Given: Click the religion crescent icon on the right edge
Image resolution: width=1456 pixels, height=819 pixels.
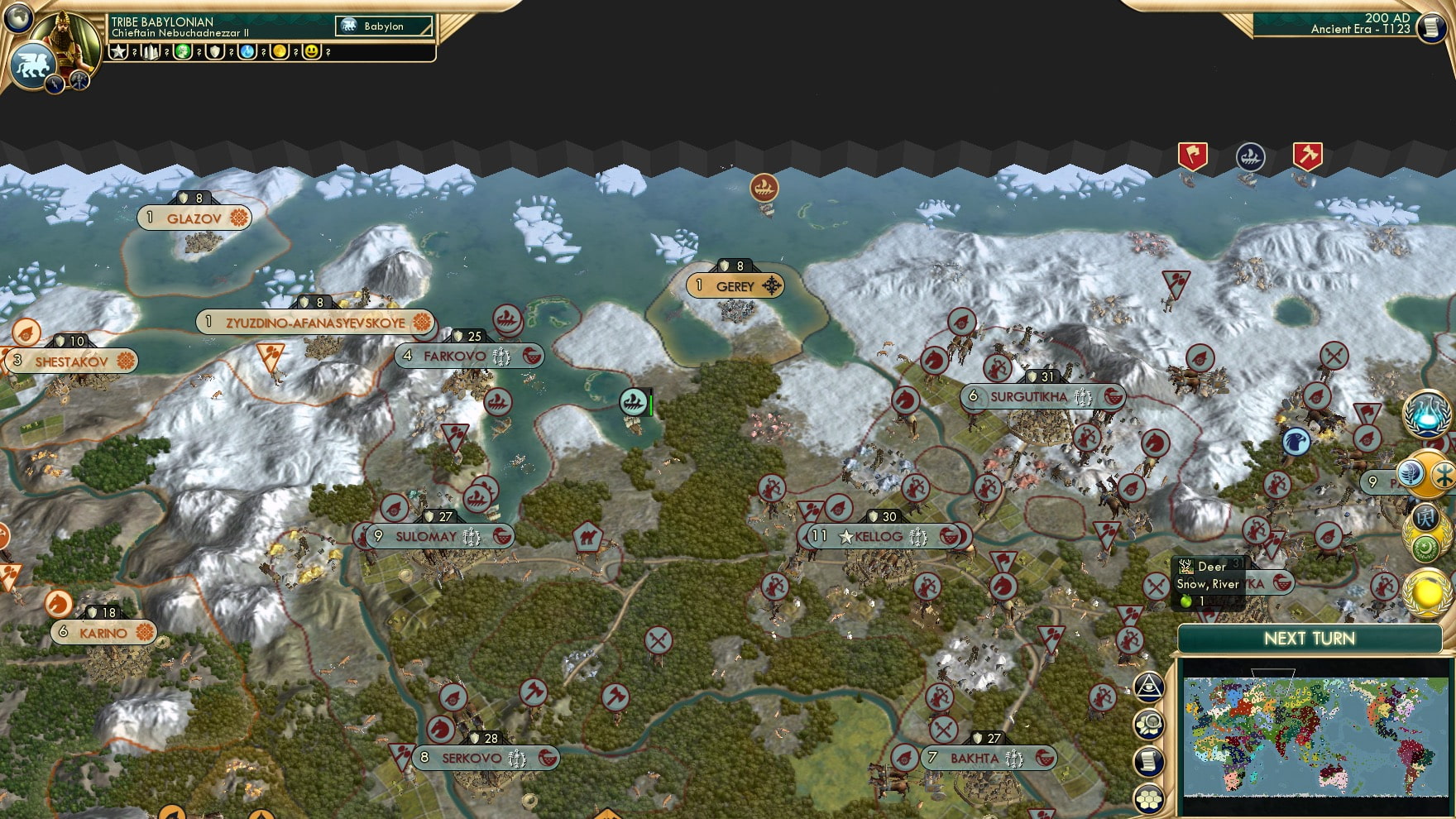Looking at the screenshot, I should pos(1425,548).
